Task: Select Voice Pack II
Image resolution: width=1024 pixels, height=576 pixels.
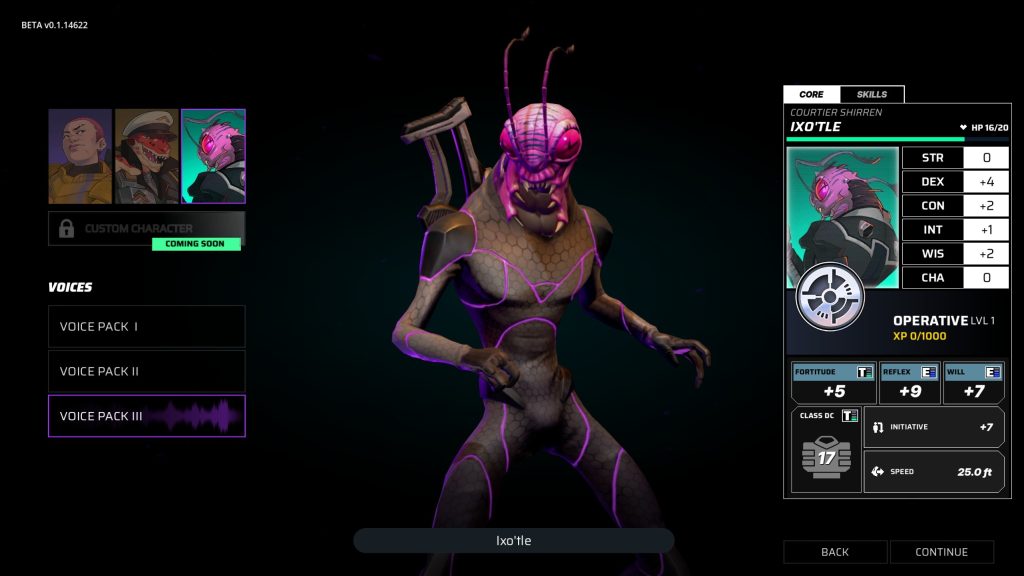Action: [x=146, y=371]
